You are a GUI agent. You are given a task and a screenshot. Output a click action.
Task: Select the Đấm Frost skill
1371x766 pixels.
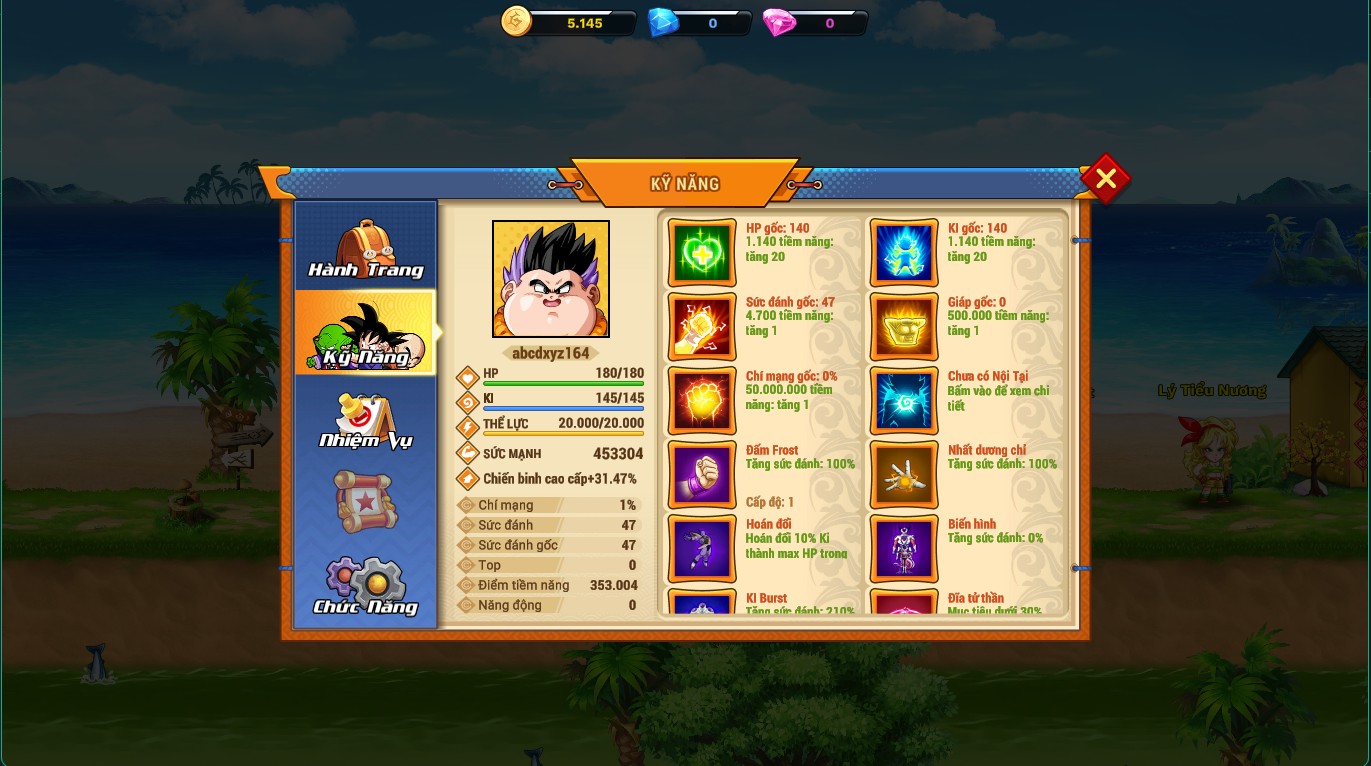[702, 475]
